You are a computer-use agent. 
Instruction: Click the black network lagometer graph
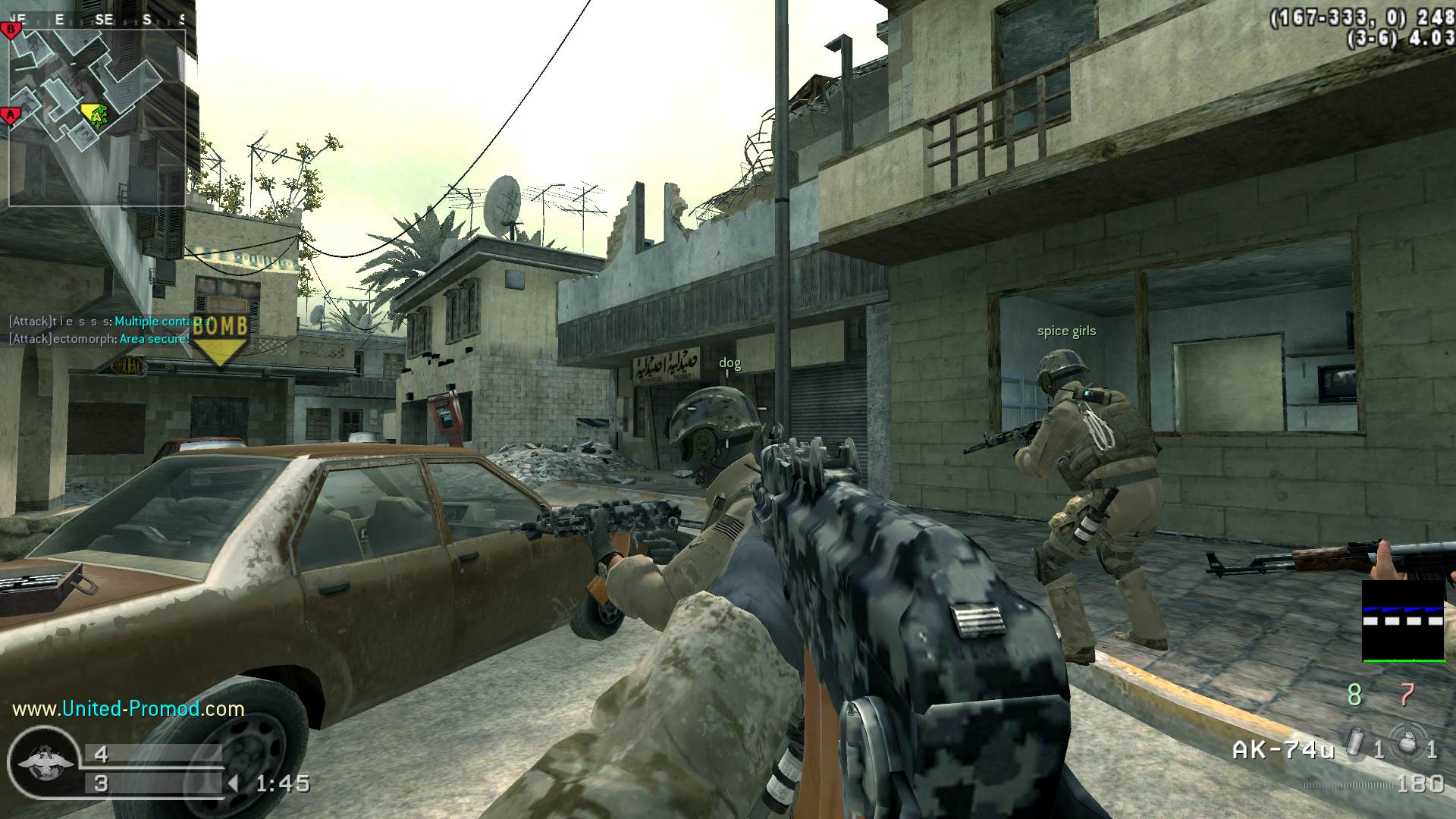tap(1403, 621)
